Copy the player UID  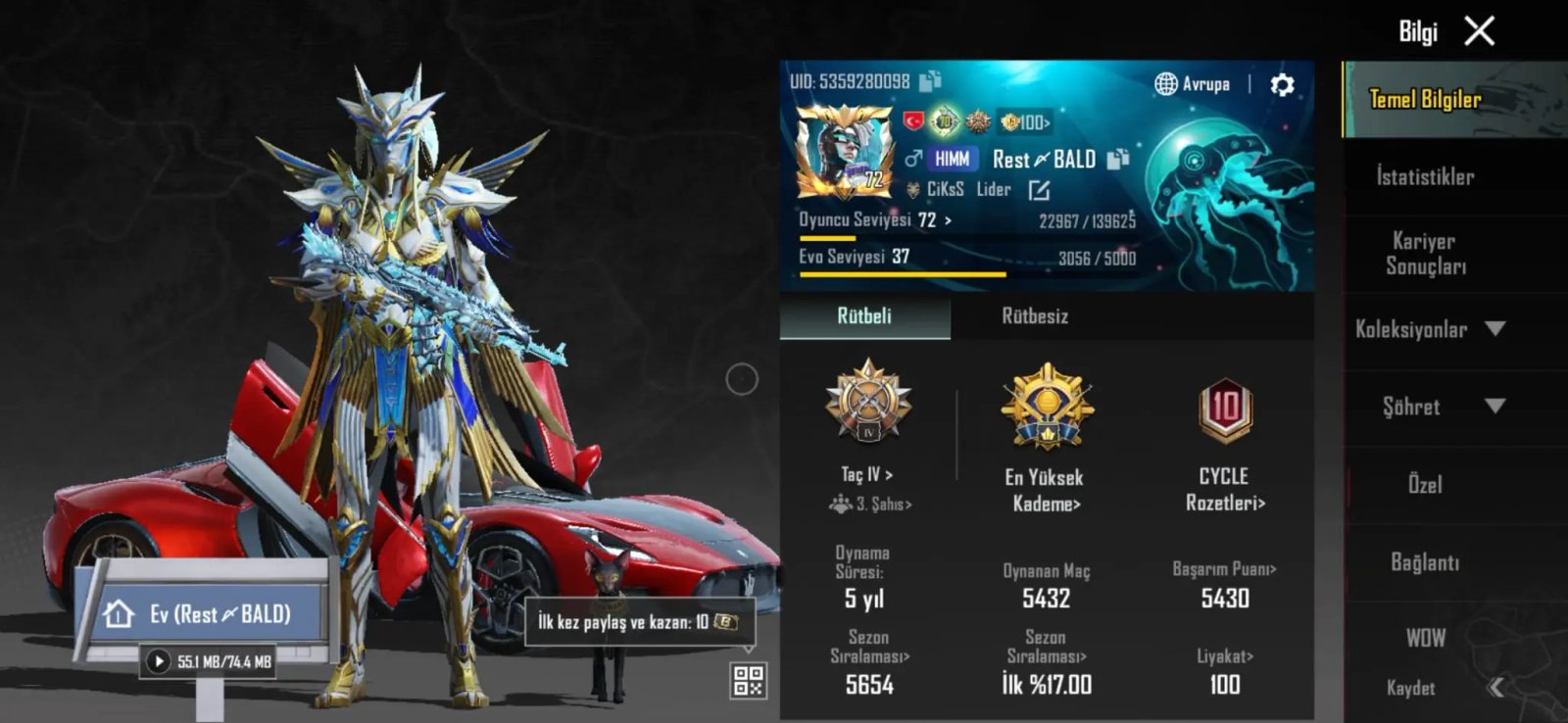coord(930,80)
